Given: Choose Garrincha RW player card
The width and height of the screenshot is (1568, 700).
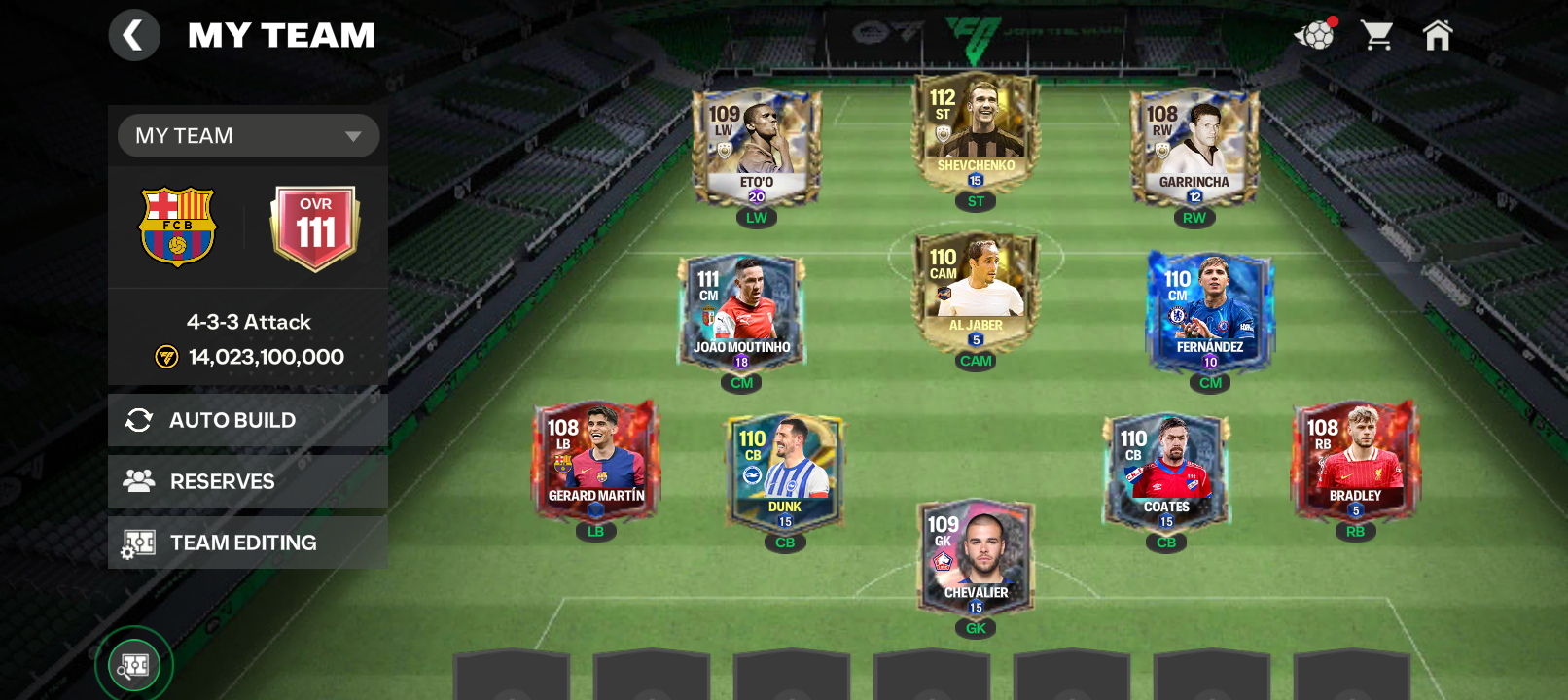Looking at the screenshot, I should 1194,148.
